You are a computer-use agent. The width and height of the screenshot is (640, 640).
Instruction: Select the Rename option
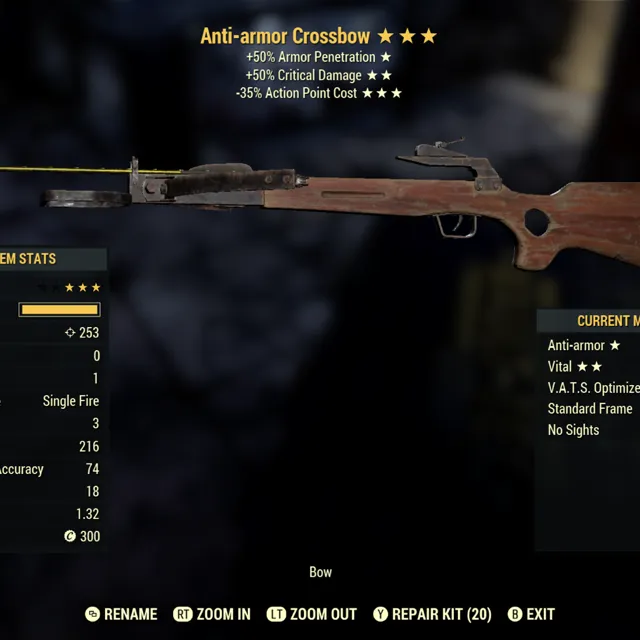click(x=121, y=614)
